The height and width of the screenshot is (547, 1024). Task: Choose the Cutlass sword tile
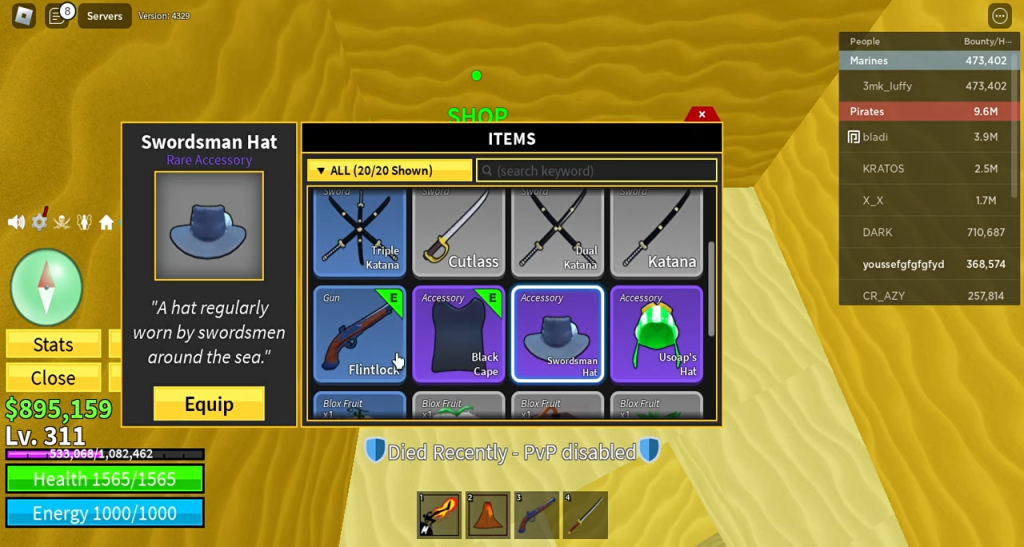458,234
